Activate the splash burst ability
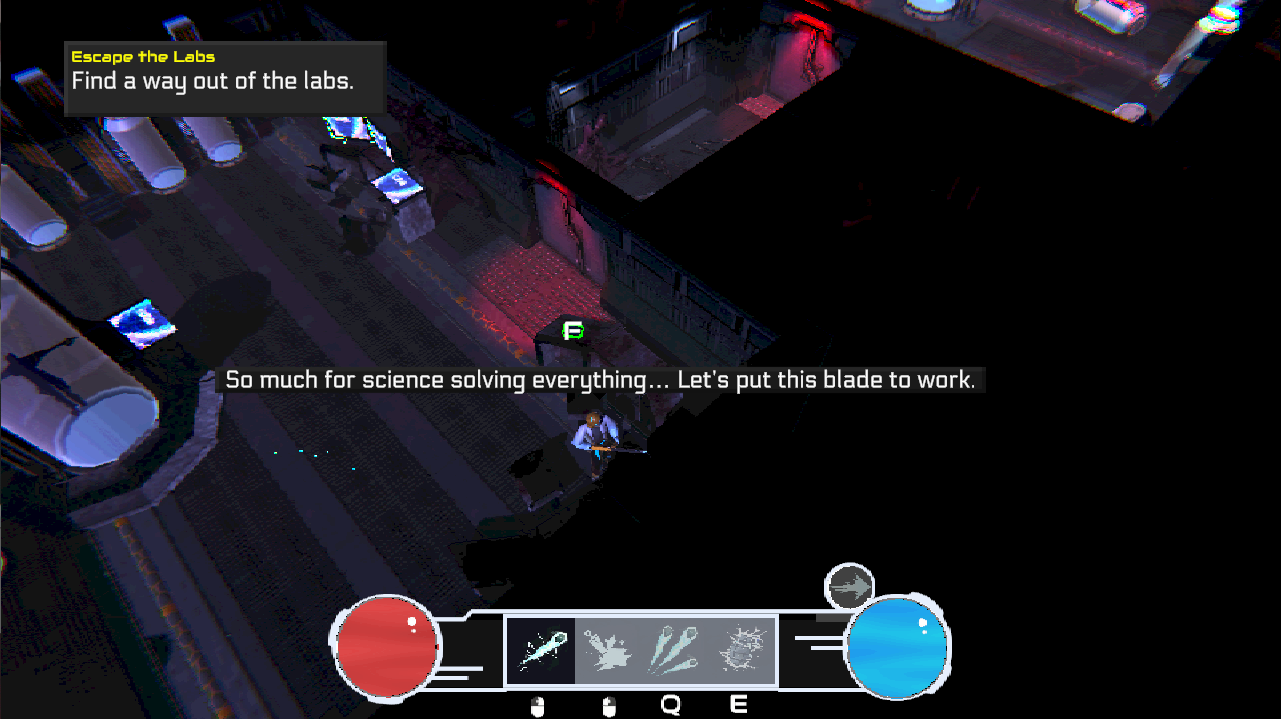Viewport: 1281px width, 719px height. 608,651
